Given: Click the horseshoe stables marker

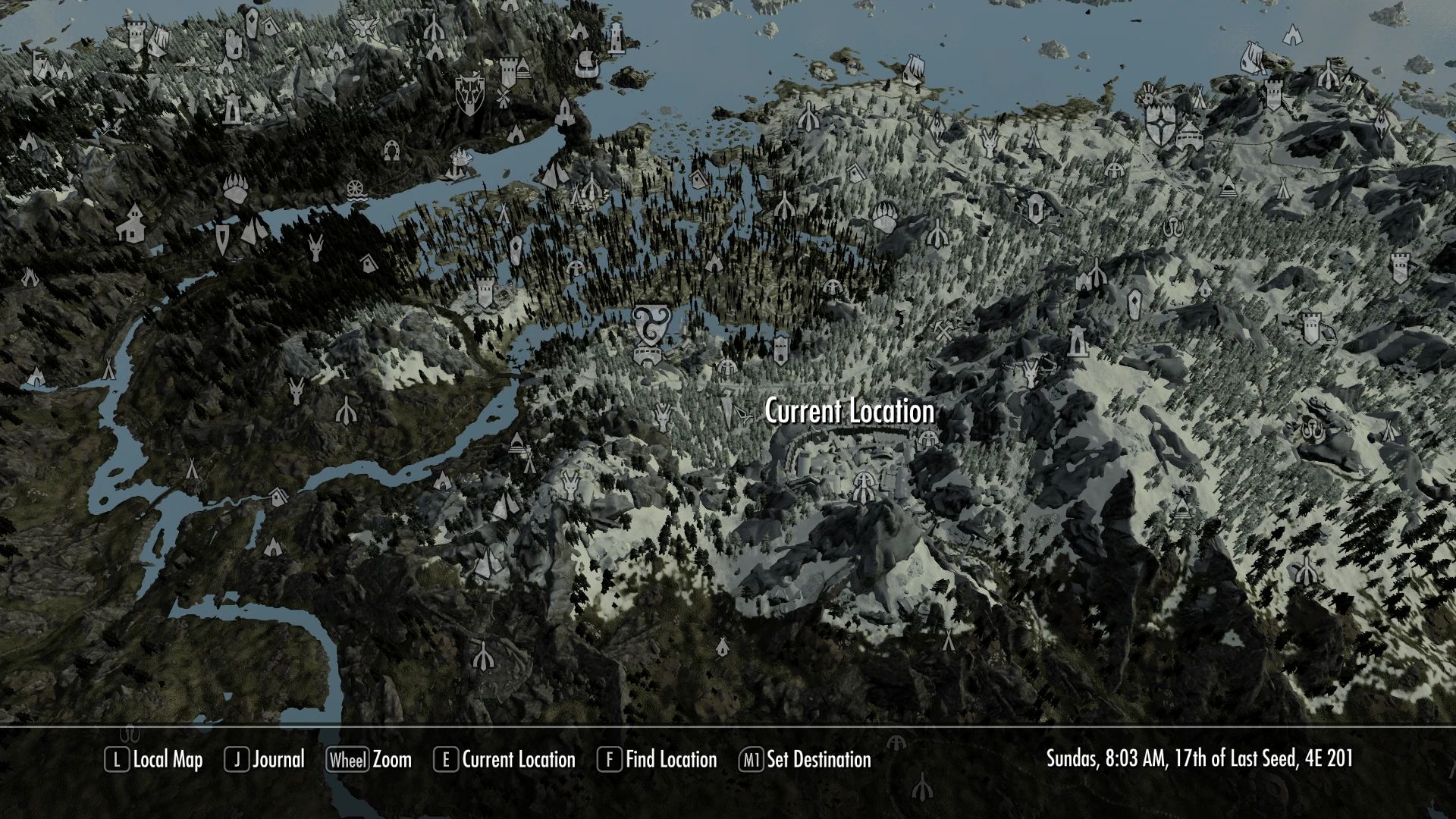Looking at the screenshot, I should 392,151.
